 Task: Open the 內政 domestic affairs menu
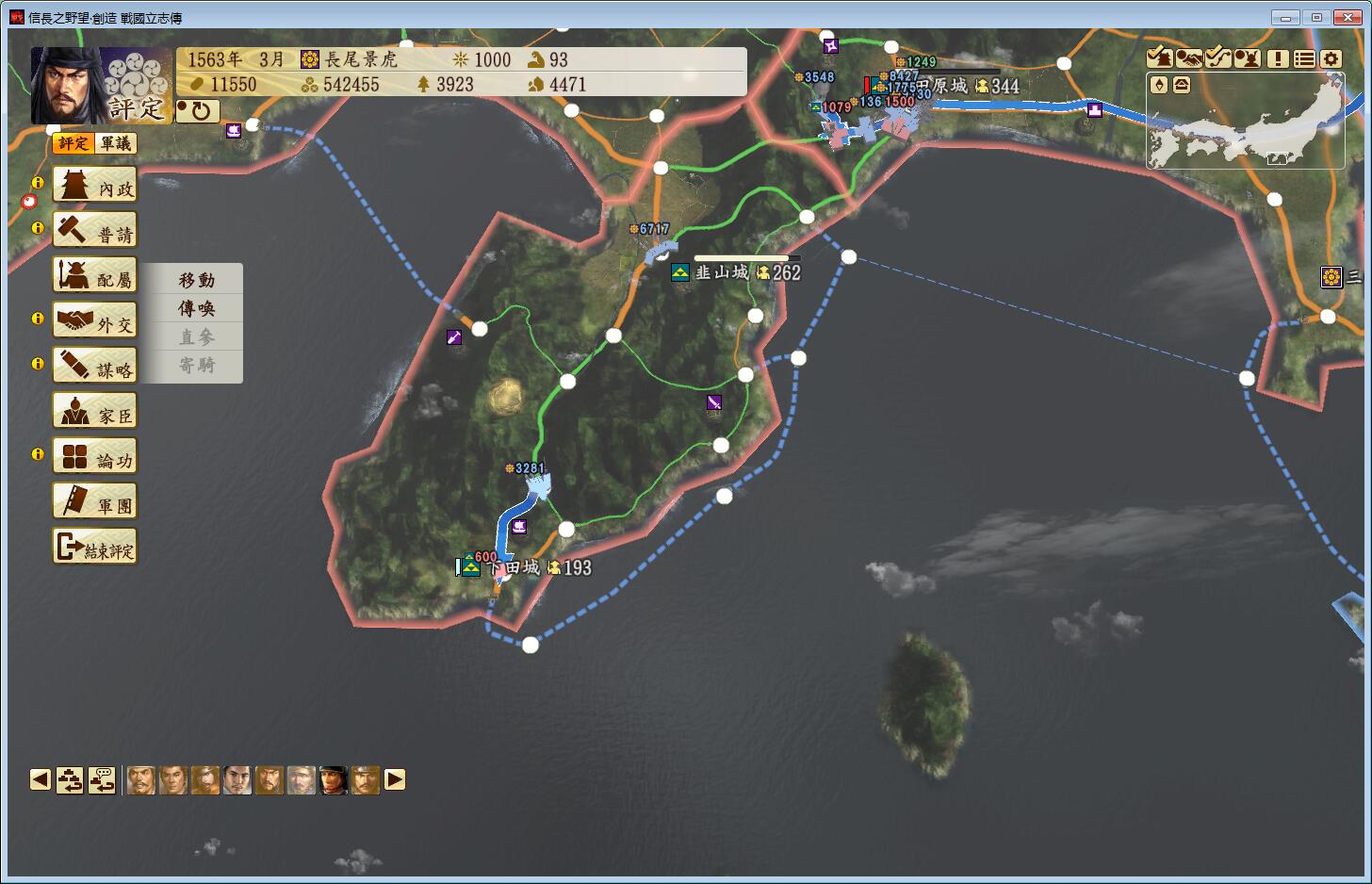(95, 186)
